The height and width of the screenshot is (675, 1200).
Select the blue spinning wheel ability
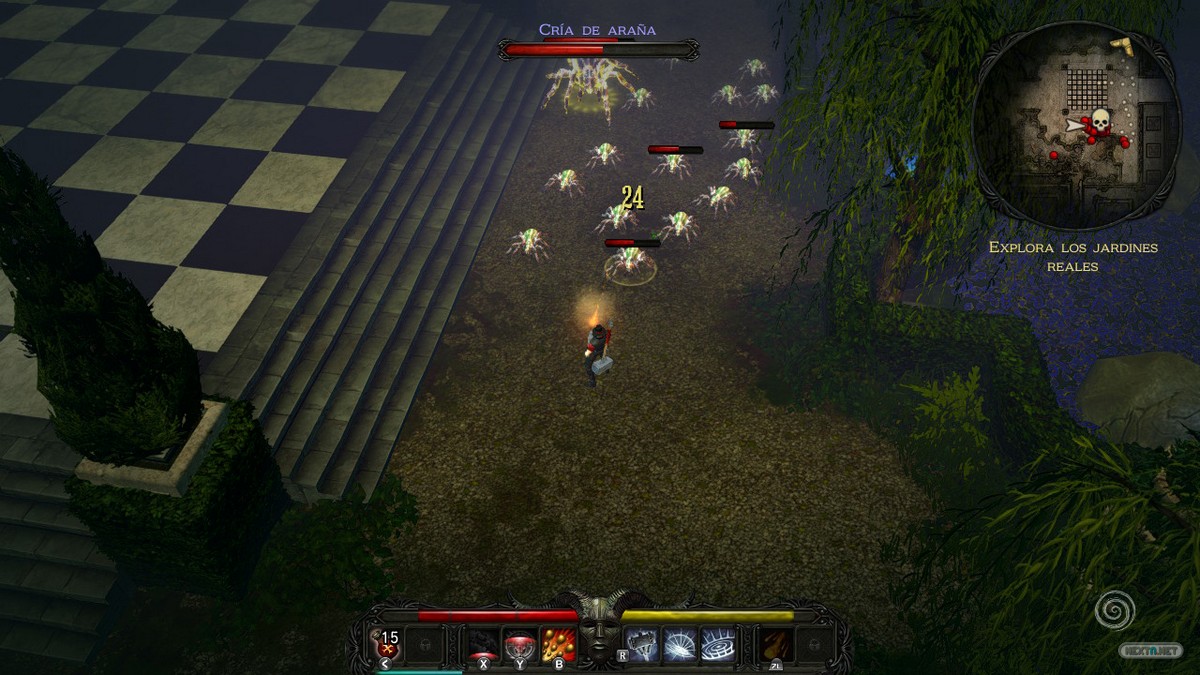[680, 645]
